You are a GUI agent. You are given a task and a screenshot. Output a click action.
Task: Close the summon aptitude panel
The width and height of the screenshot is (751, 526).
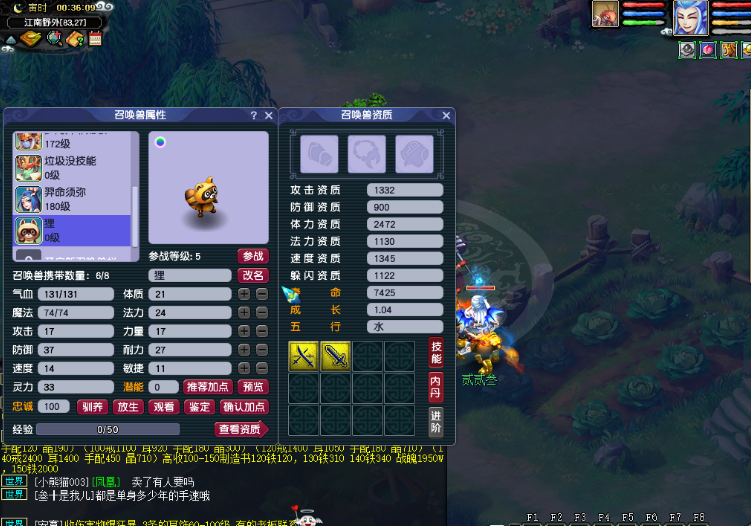[x=446, y=116]
